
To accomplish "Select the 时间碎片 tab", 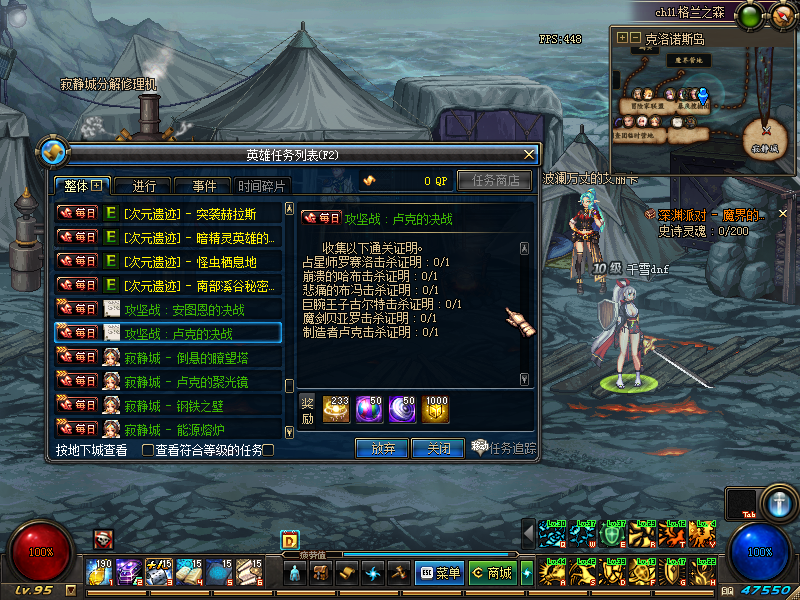I will 263,185.
